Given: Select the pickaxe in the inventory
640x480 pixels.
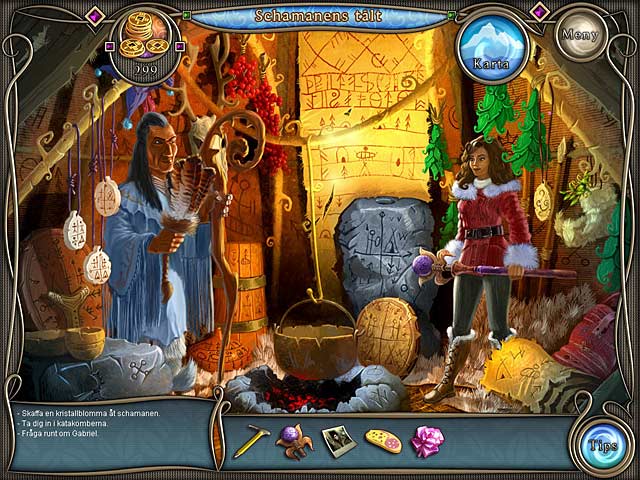Looking at the screenshot, I should tap(250, 441).
